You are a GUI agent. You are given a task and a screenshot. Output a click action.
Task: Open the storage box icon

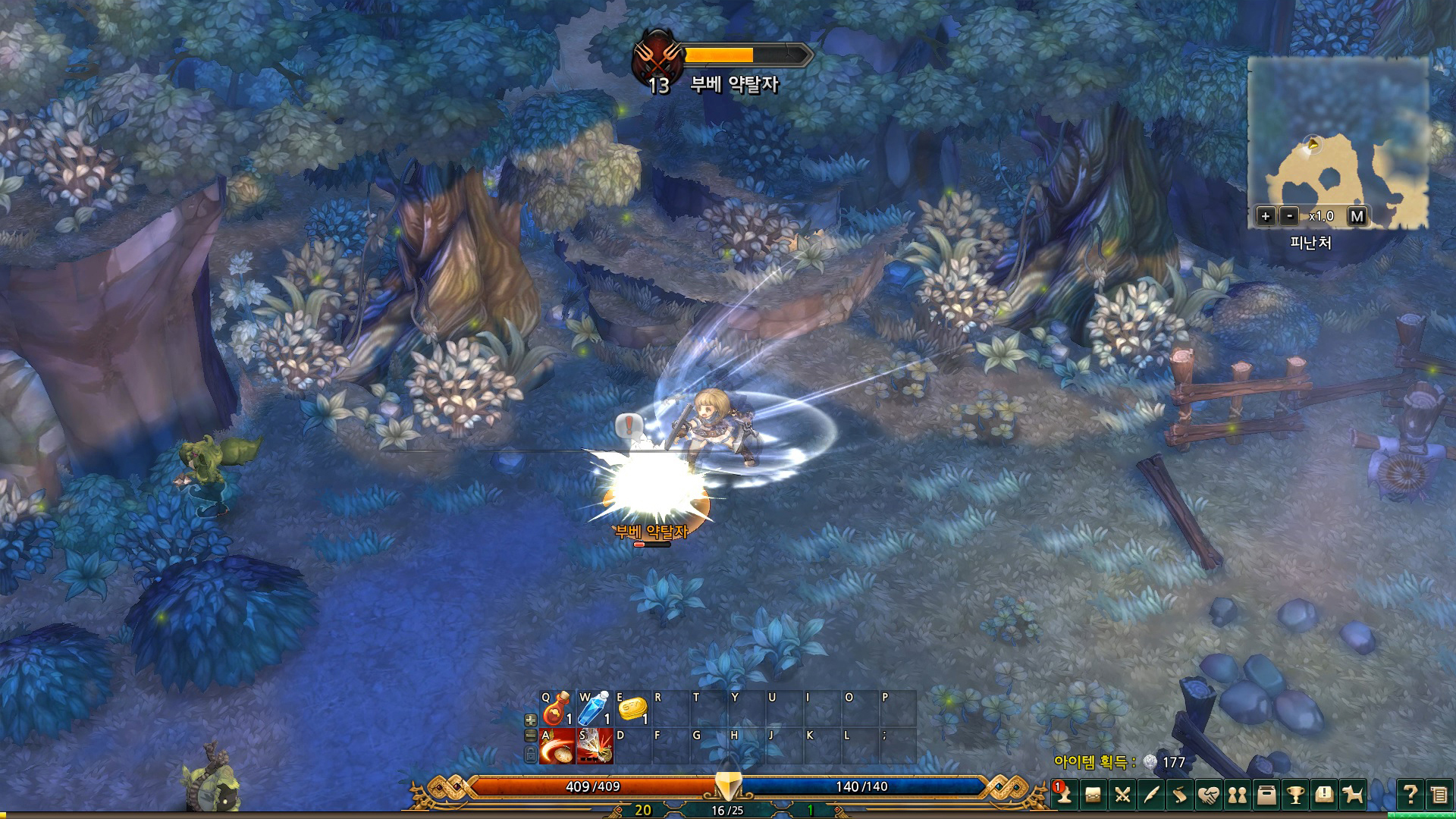point(1266,795)
